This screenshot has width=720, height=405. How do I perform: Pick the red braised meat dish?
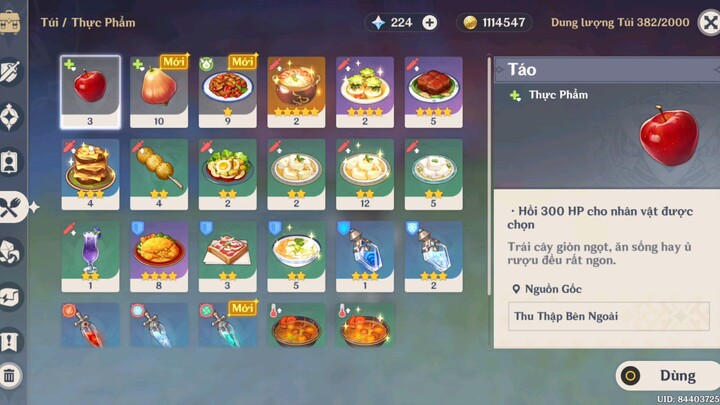coord(433,90)
